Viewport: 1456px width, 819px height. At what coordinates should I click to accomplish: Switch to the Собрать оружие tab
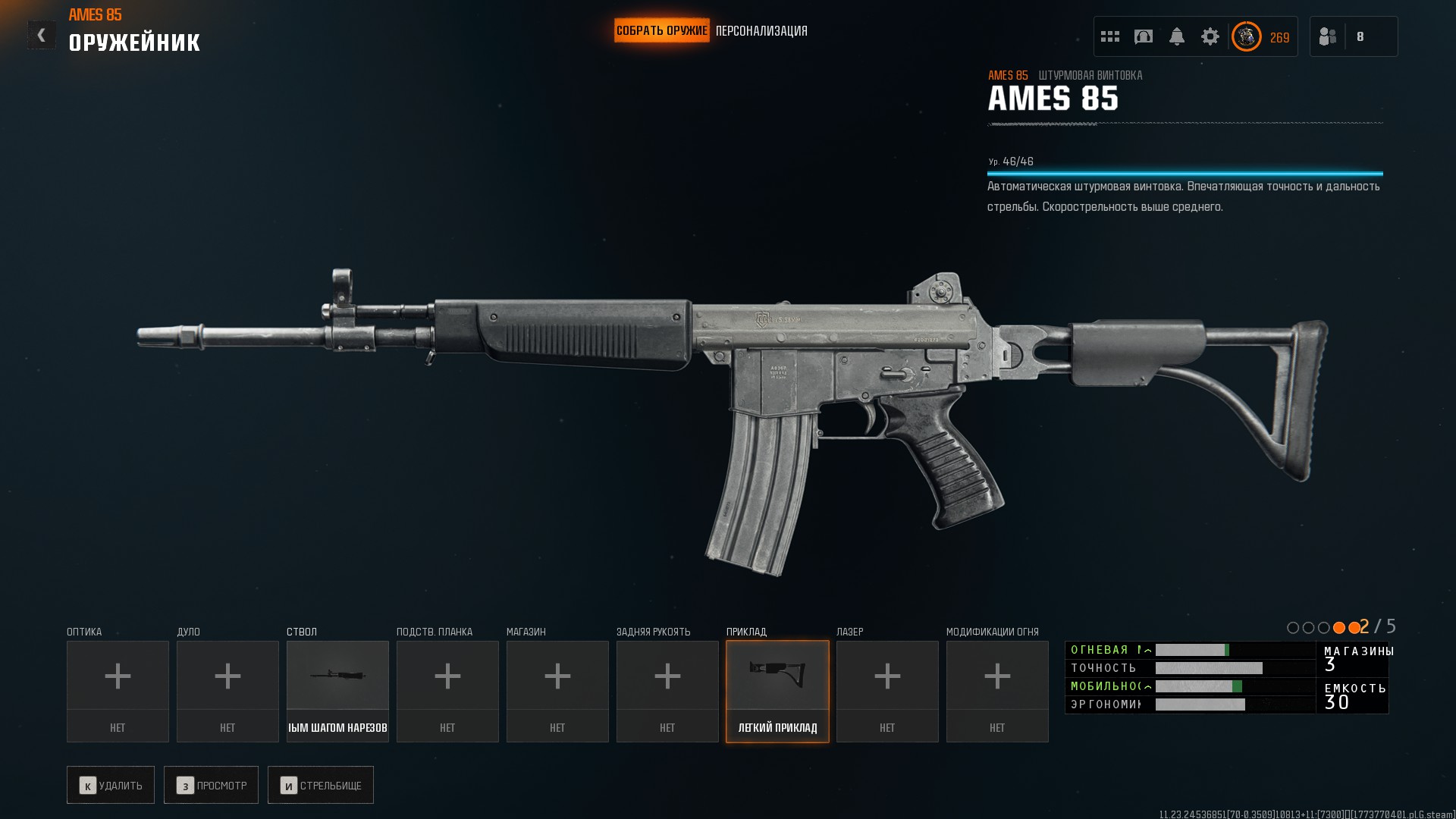pyautogui.click(x=661, y=31)
